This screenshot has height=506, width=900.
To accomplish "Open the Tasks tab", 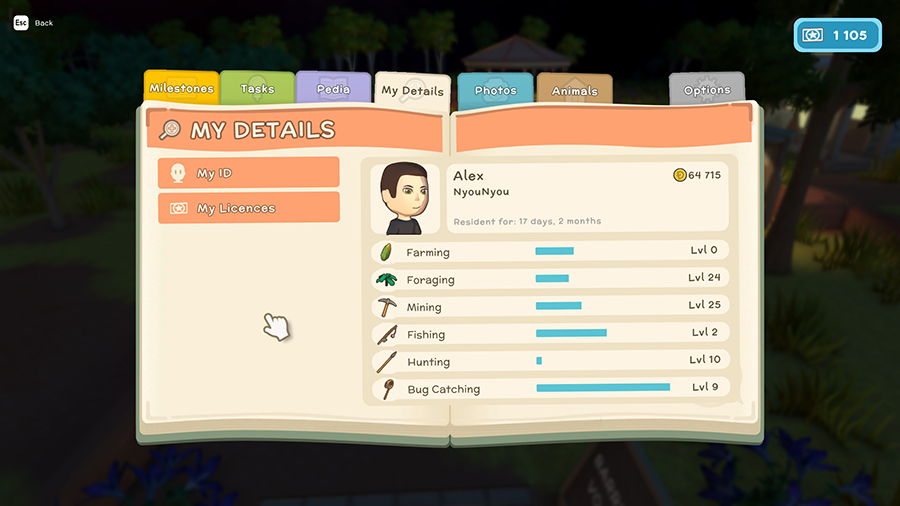I will (x=257, y=88).
